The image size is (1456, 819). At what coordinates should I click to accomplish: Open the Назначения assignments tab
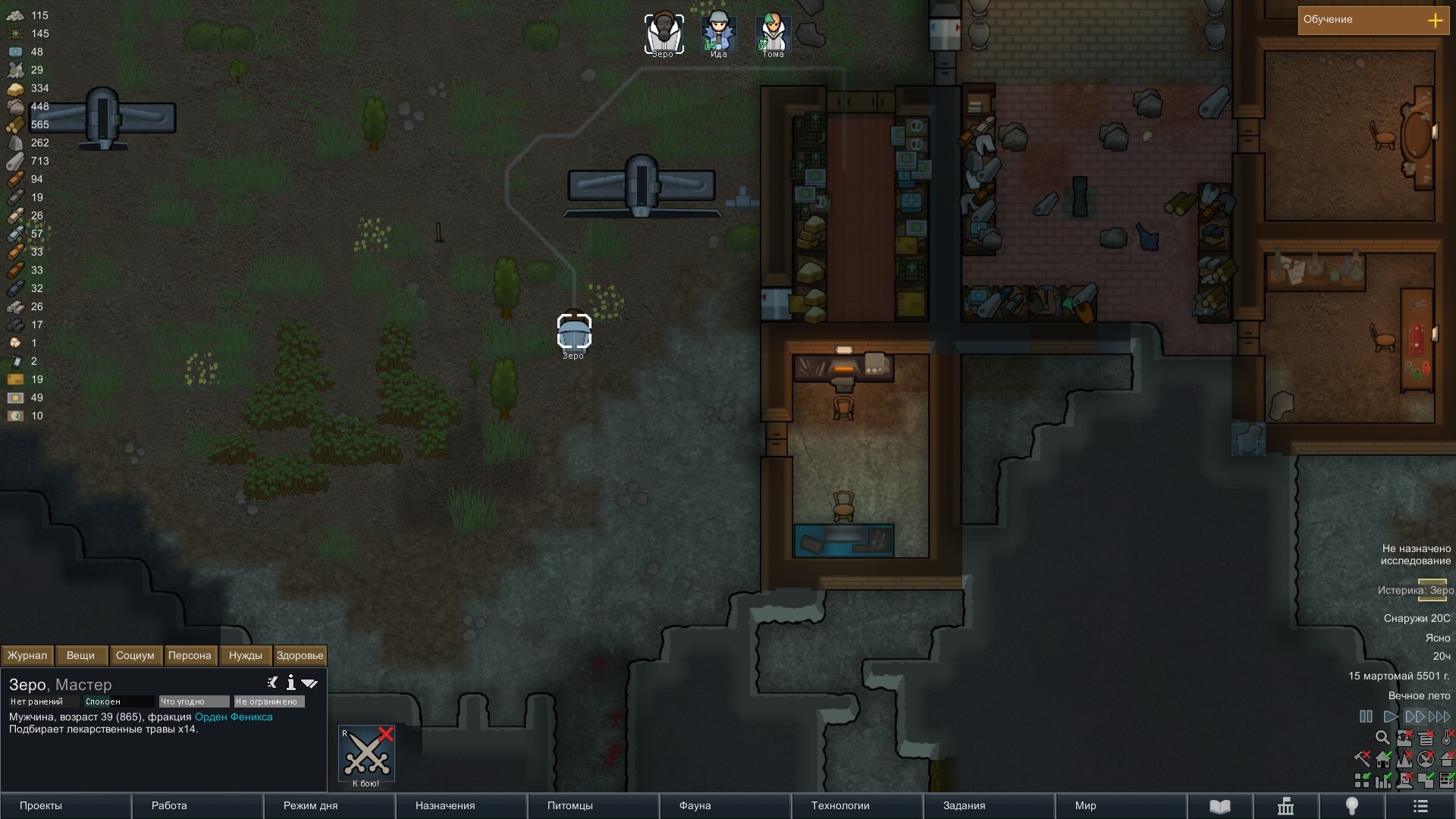click(461, 805)
